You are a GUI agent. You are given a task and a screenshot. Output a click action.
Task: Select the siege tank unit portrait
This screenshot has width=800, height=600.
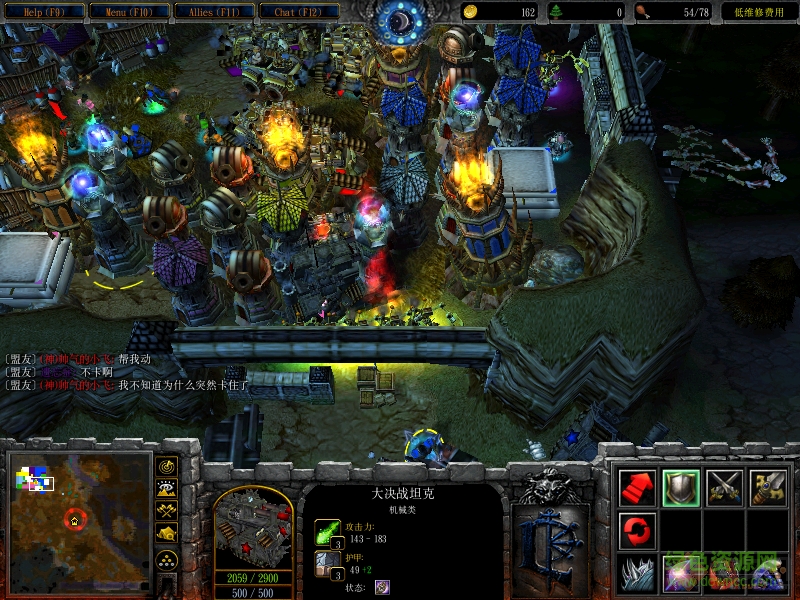pyautogui.click(x=253, y=528)
